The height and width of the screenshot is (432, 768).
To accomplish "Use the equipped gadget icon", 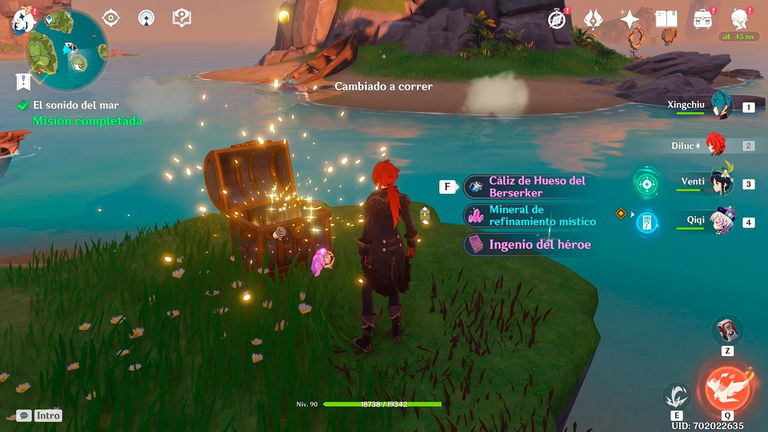I will [x=727, y=331].
